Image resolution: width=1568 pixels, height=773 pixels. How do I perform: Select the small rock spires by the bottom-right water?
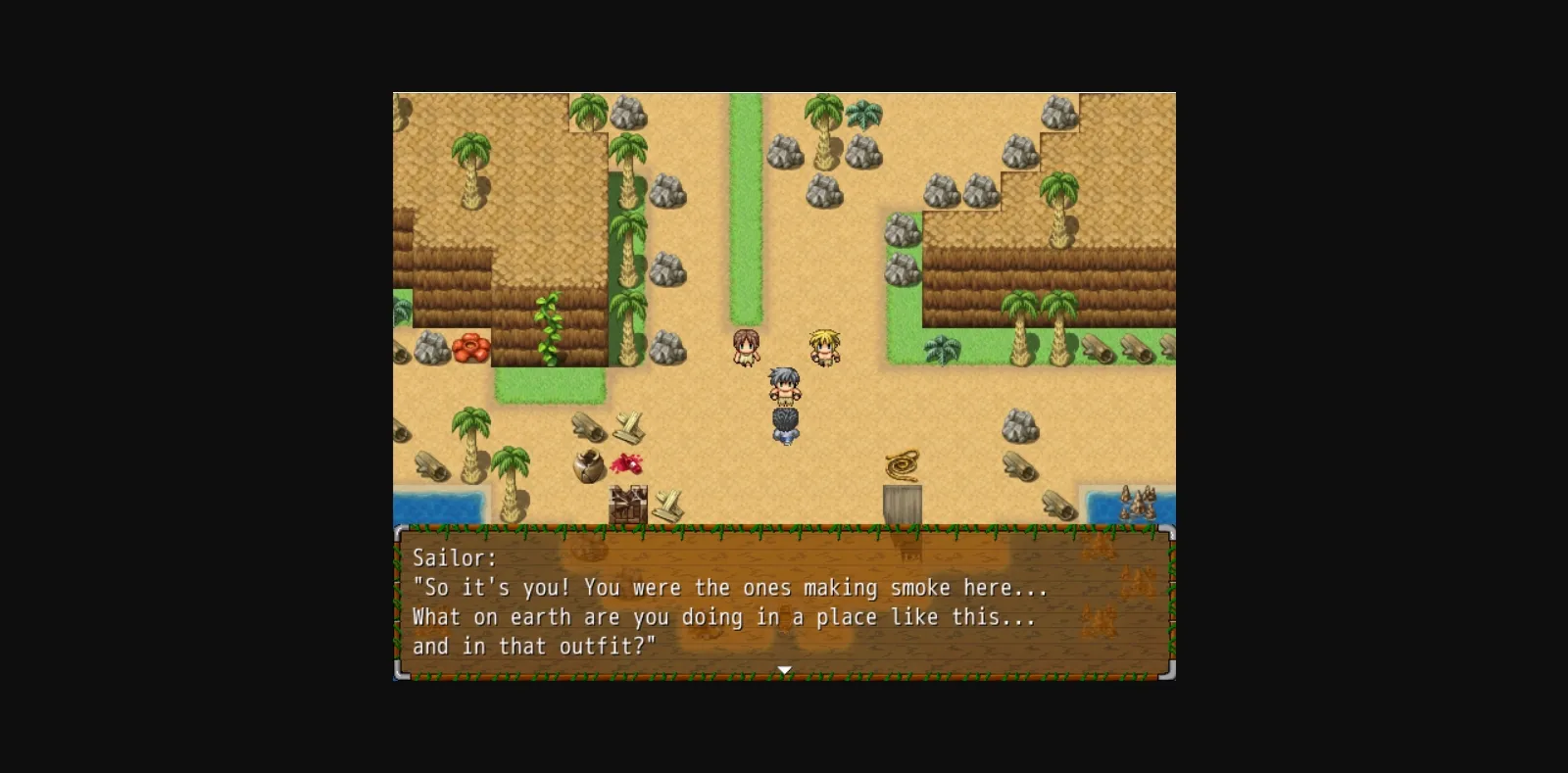tap(1140, 502)
